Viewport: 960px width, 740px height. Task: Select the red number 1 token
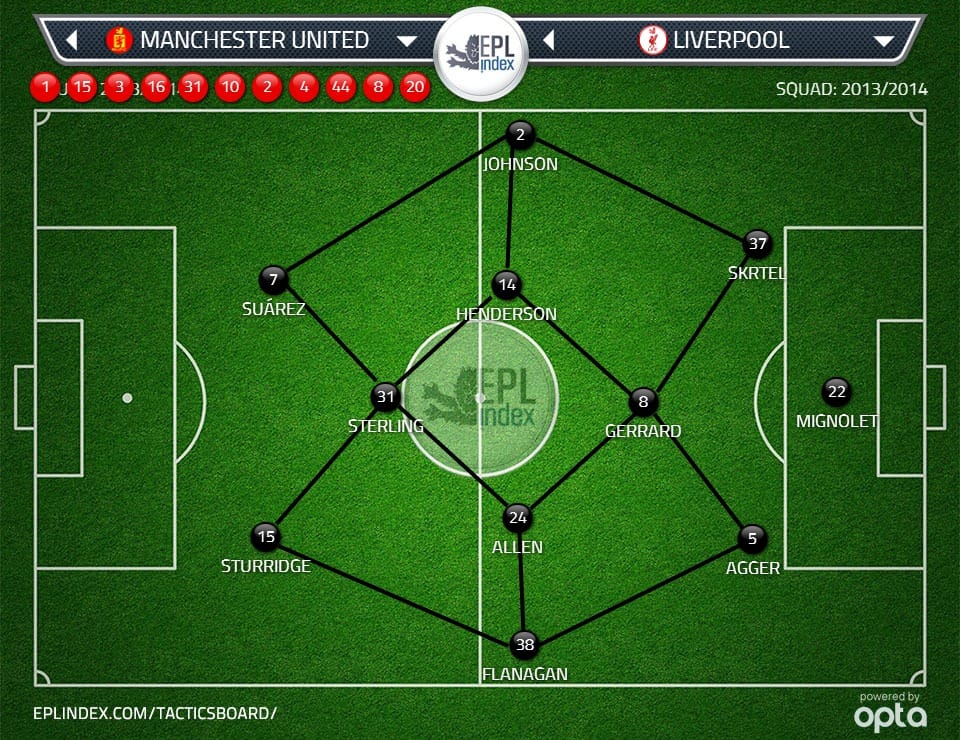click(45, 87)
